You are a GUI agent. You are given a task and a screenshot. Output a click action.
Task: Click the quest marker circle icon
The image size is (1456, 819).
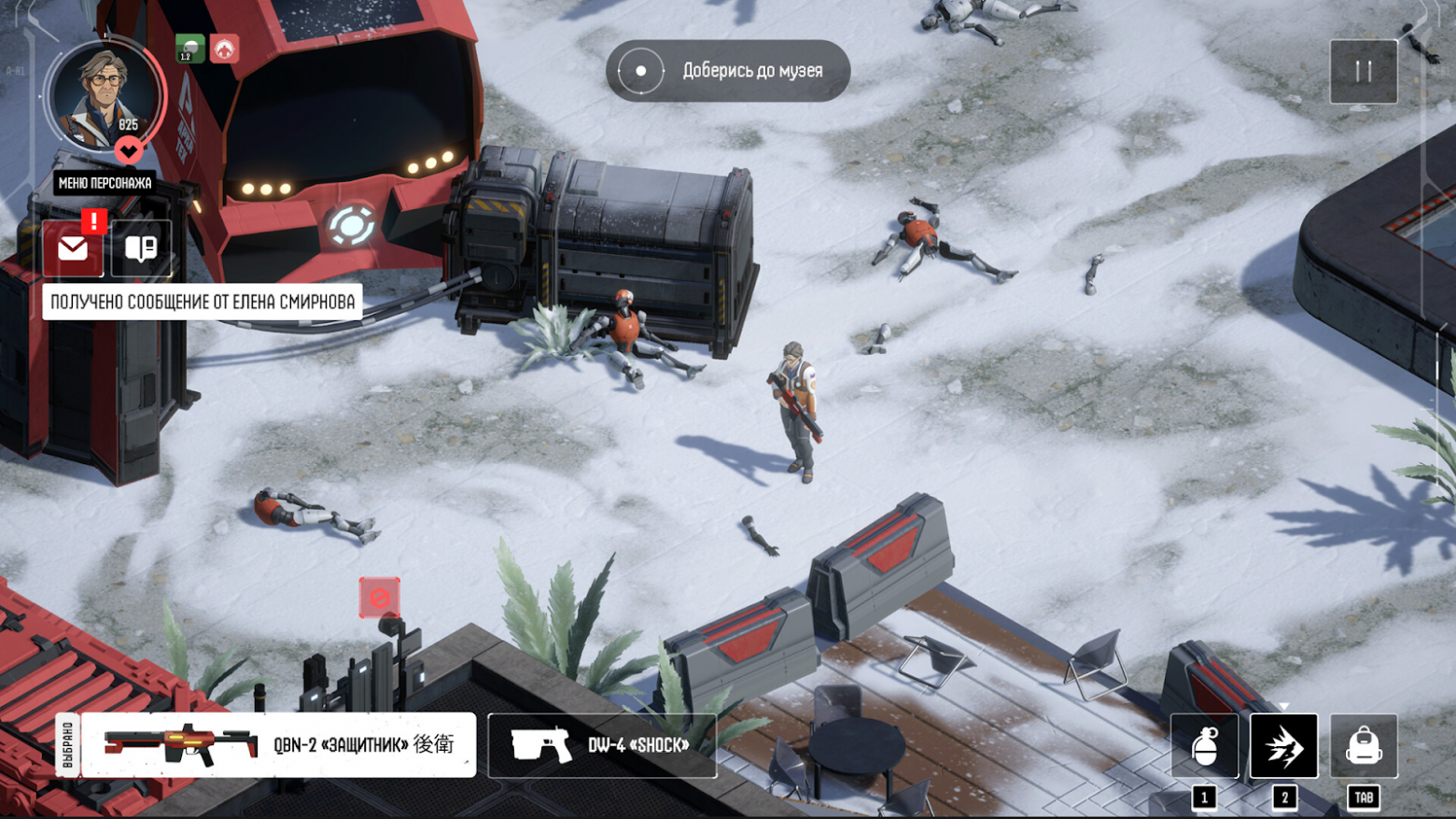(x=639, y=70)
